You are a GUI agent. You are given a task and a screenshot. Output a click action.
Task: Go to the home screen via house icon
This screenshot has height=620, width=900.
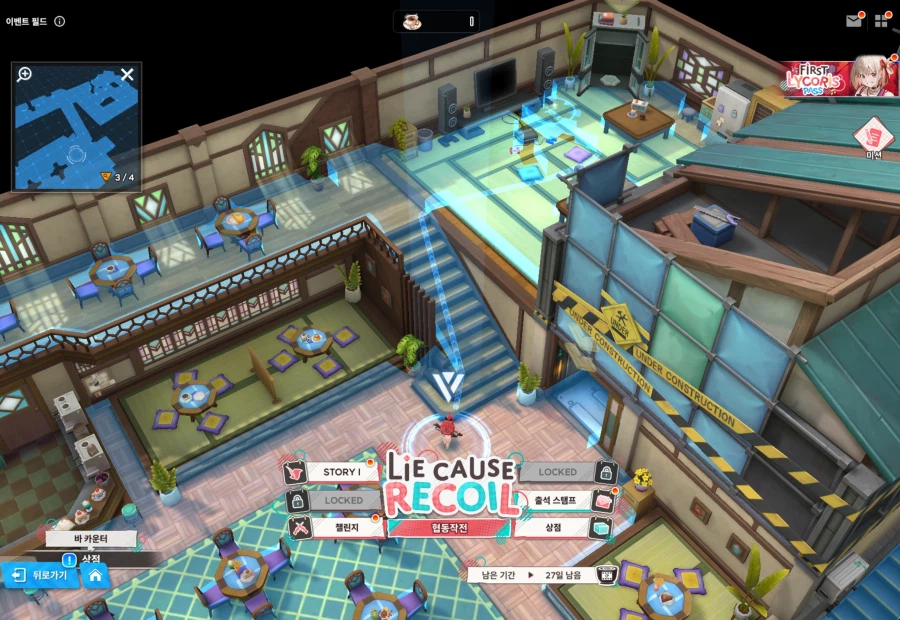pos(95,575)
